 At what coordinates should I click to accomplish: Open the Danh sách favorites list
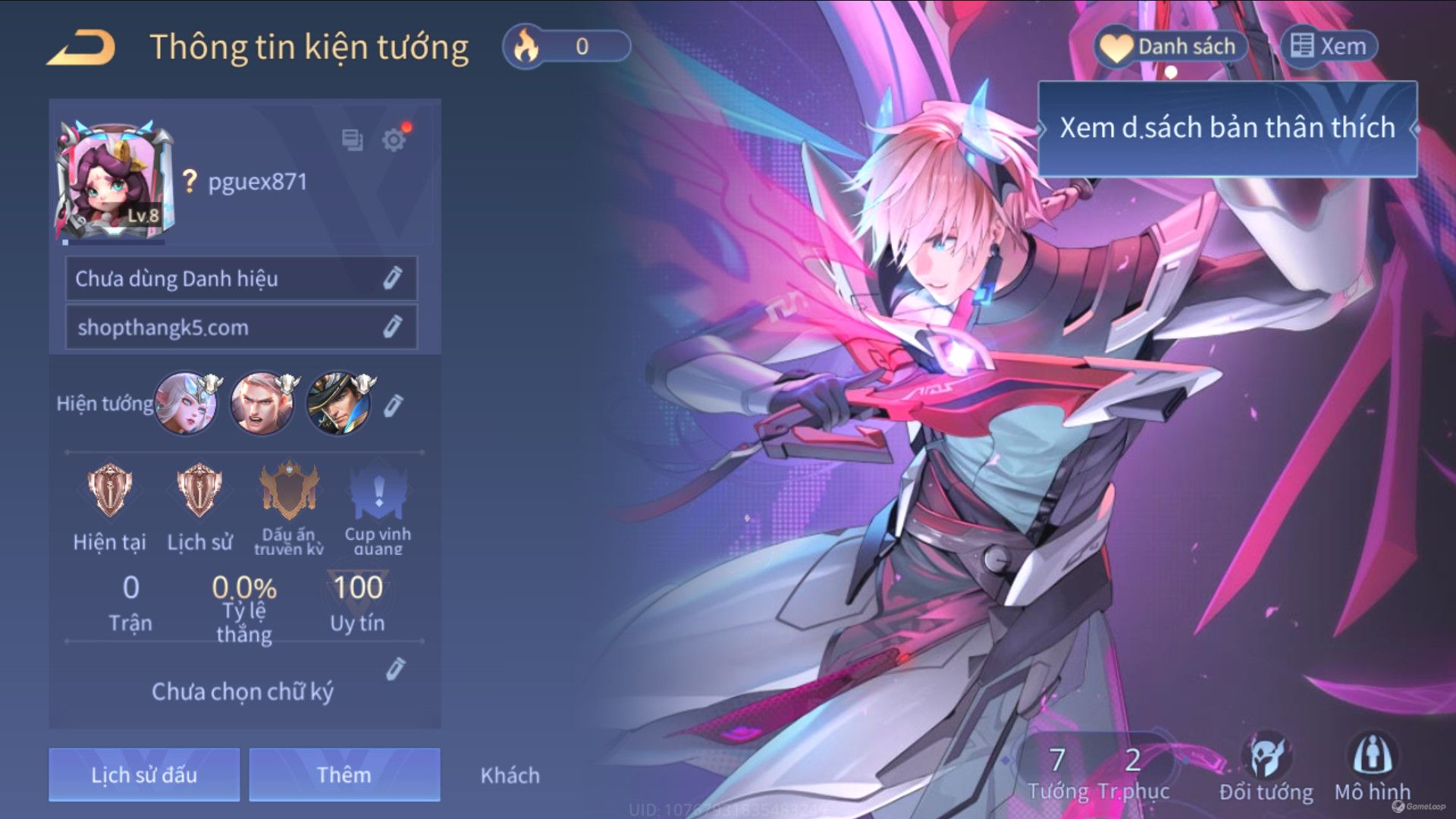[1172, 47]
